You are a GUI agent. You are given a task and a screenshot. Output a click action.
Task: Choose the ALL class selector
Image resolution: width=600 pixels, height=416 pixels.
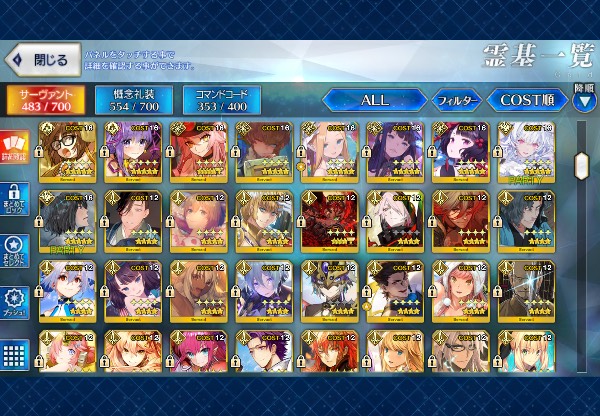pos(373,100)
